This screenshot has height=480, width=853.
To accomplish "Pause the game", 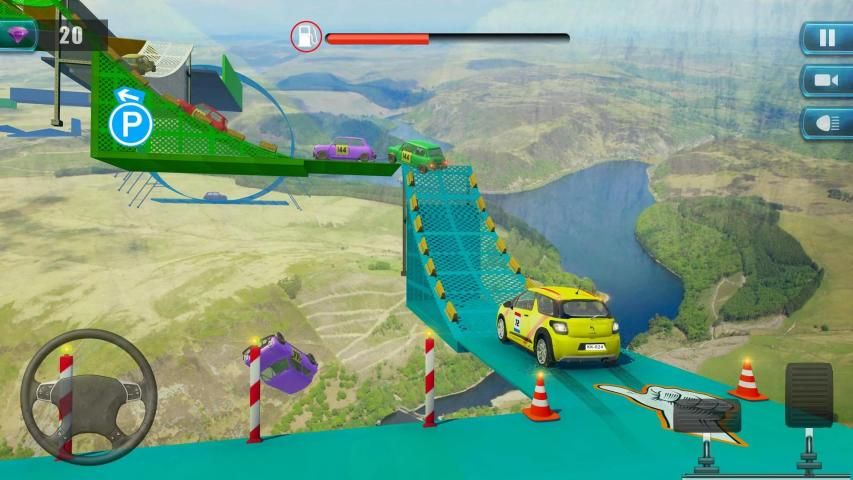I will point(826,38).
